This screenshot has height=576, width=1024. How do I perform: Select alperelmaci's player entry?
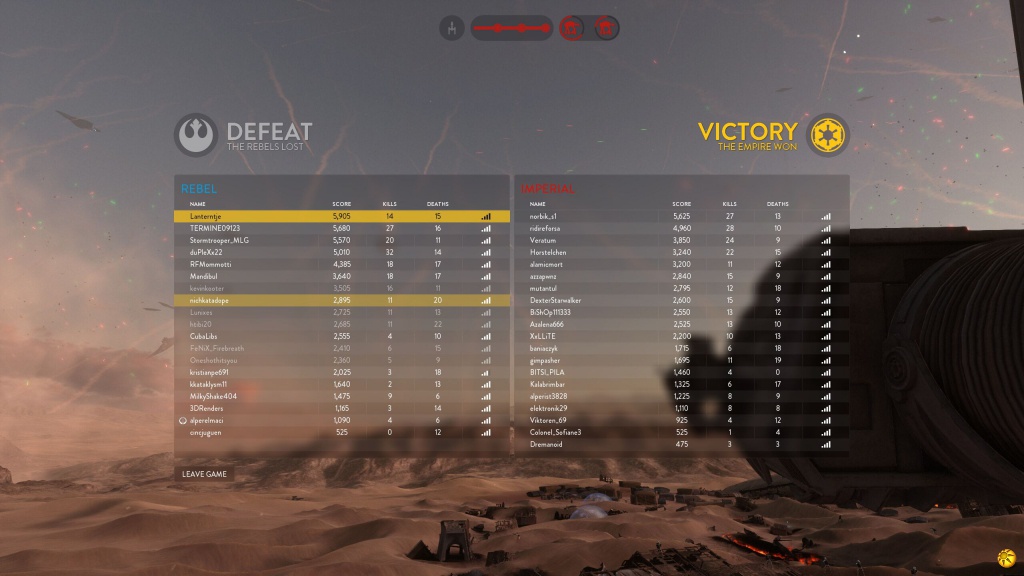(341, 420)
